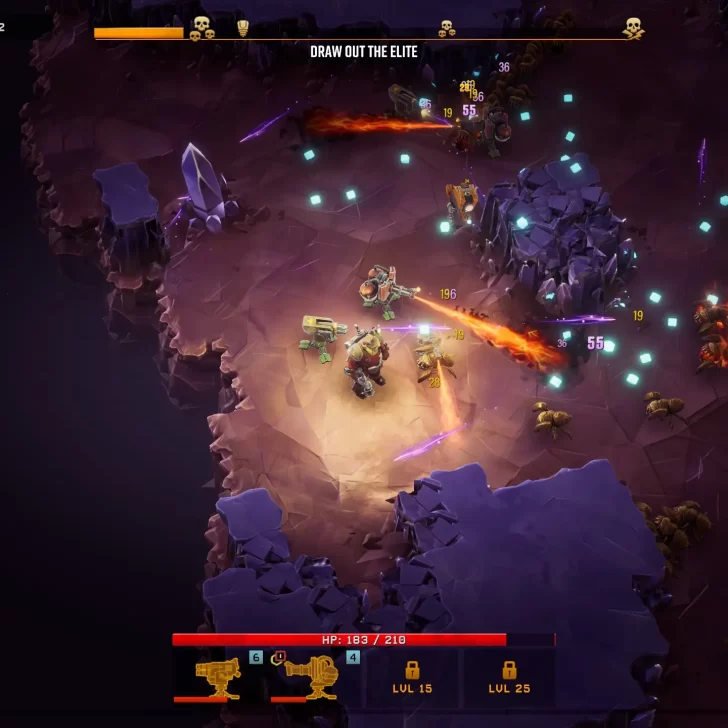
Task: Click the final boss skull marker
Action: click(633, 28)
